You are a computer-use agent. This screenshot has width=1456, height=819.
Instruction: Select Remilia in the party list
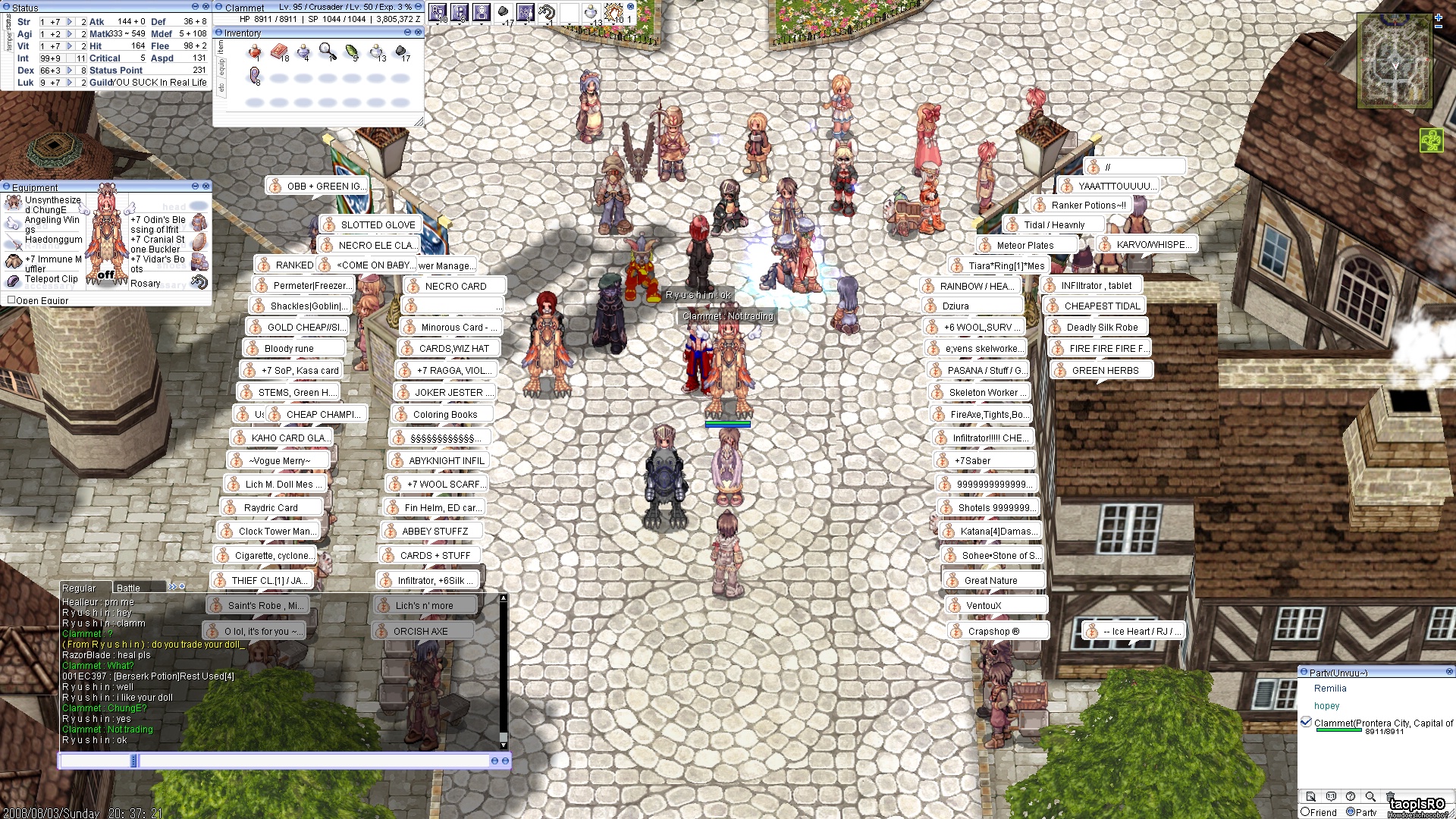[x=1330, y=689]
